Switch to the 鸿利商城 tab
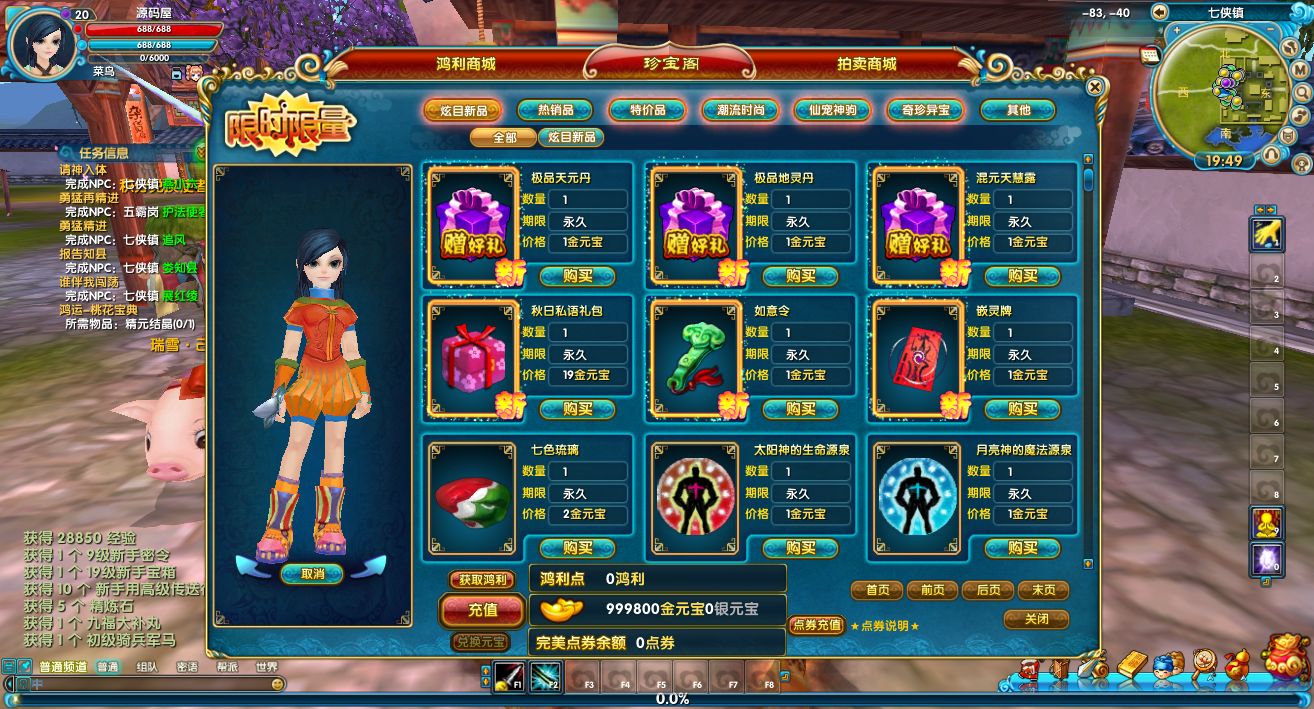 465,64
